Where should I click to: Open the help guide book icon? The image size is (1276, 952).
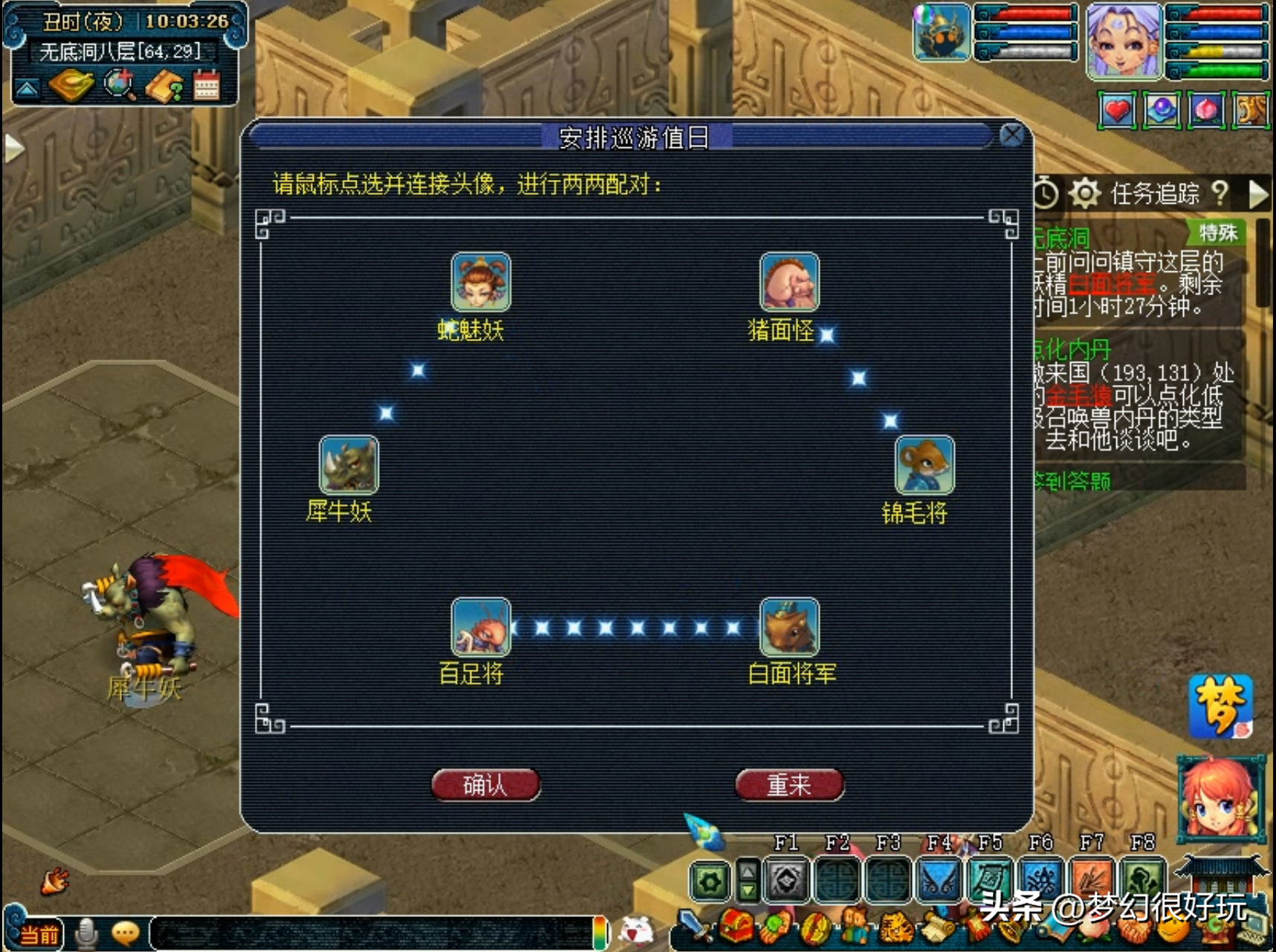coord(165,84)
